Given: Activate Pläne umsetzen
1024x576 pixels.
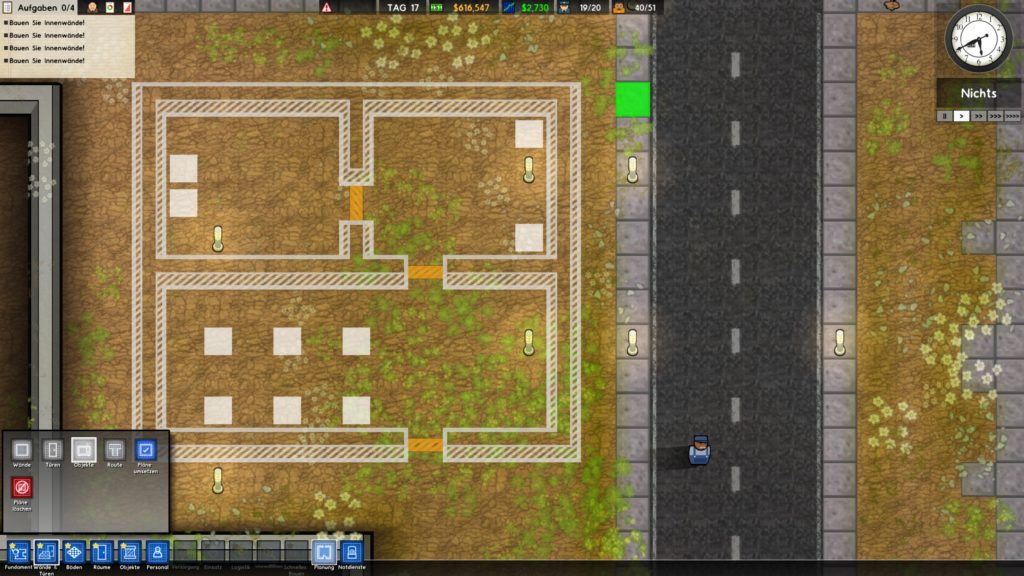Looking at the screenshot, I should click(146, 450).
